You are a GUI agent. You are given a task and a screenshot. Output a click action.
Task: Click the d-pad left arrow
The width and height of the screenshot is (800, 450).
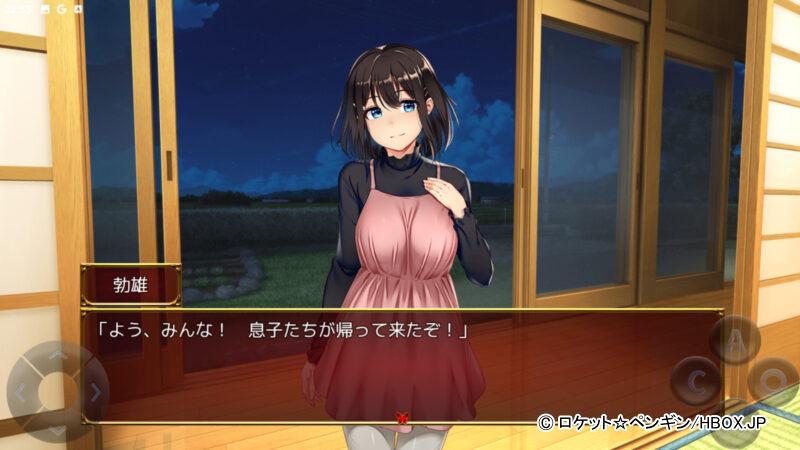[x=22, y=393]
